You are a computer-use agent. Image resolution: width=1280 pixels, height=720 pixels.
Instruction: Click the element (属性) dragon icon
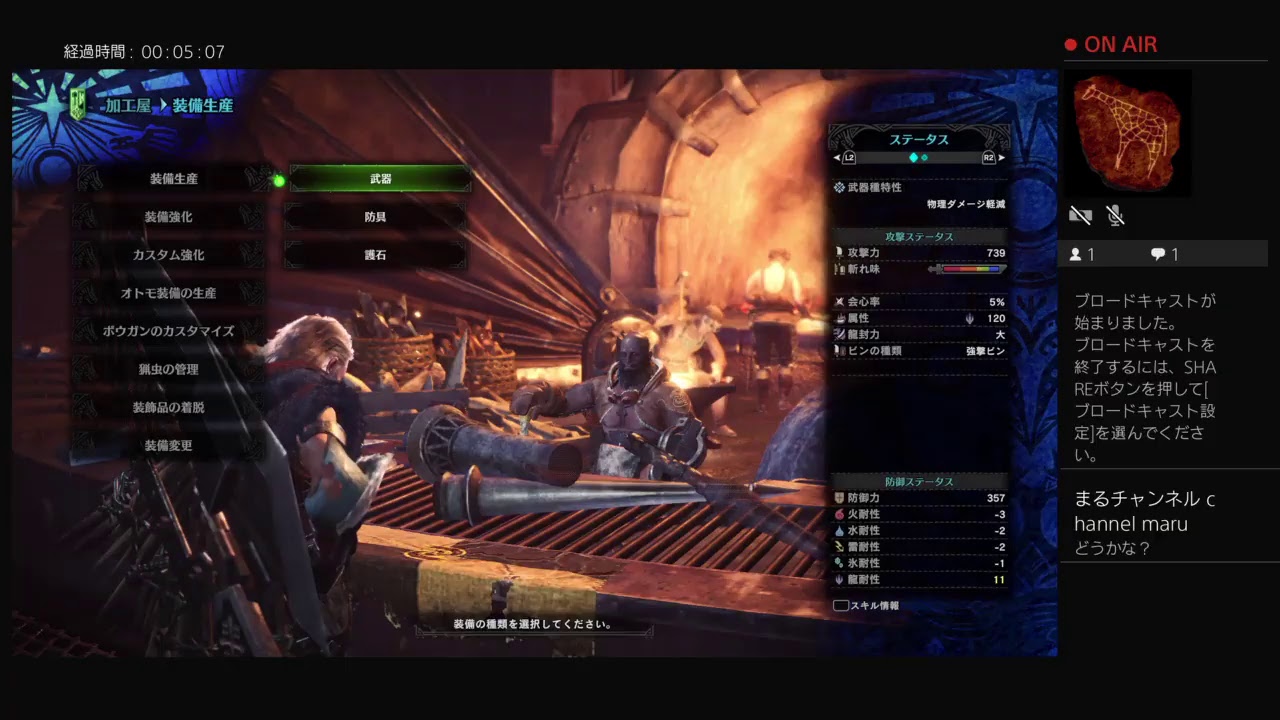(840, 317)
